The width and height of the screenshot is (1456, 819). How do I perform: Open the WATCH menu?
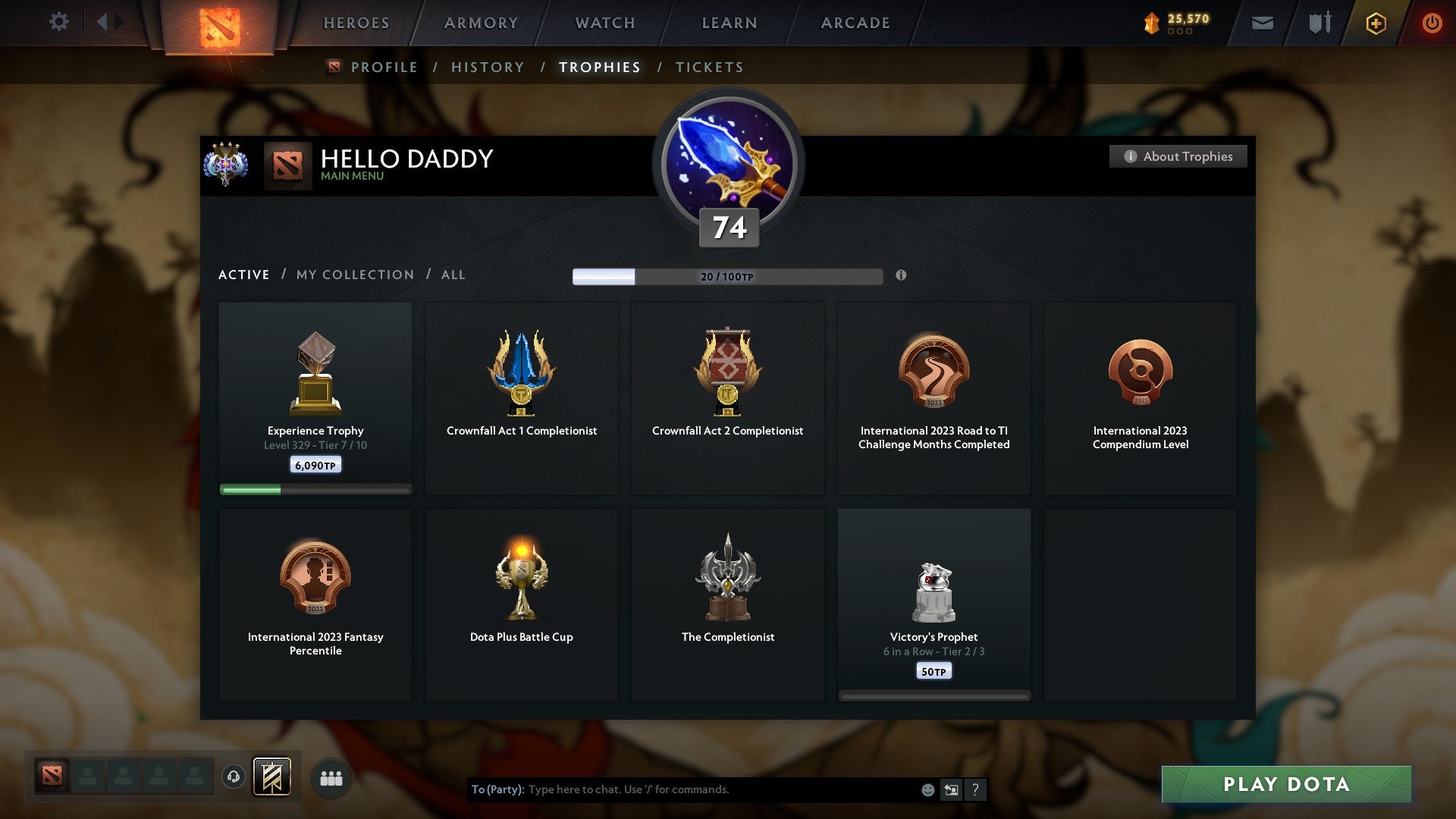tap(604, 23)
